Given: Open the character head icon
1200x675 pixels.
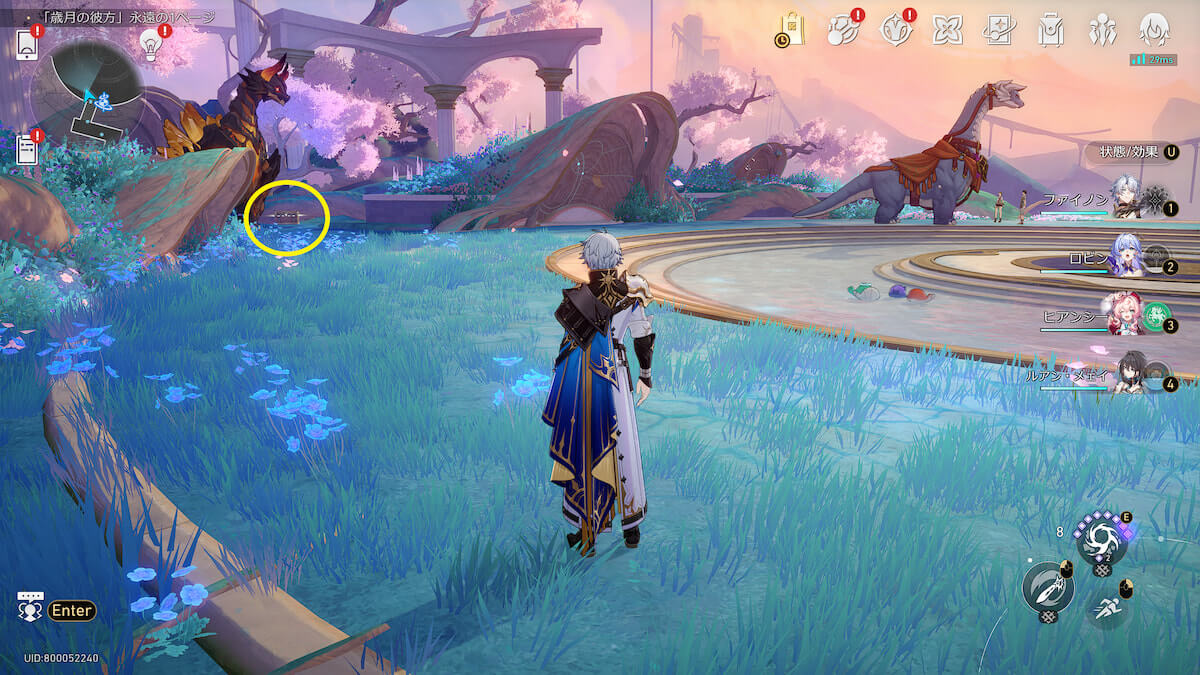Looking at the screenshot, I should tap(1154, 31).
